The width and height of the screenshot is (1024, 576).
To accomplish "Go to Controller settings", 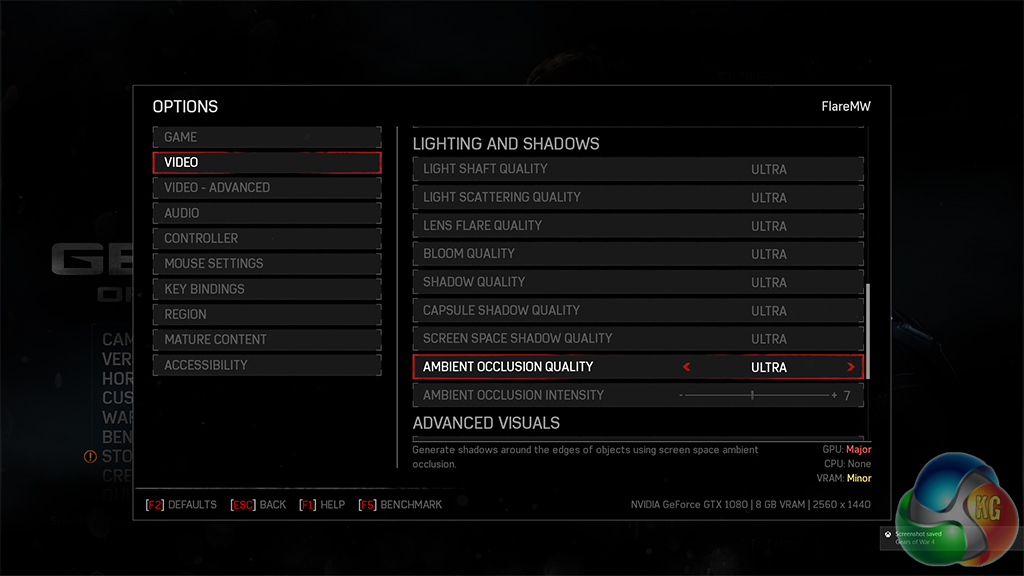I will point(266,238).
